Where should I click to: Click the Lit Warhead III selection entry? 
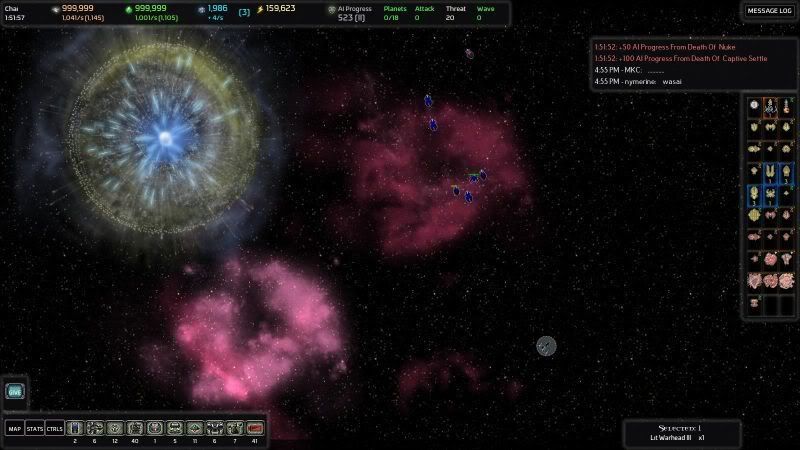point(682,437)
